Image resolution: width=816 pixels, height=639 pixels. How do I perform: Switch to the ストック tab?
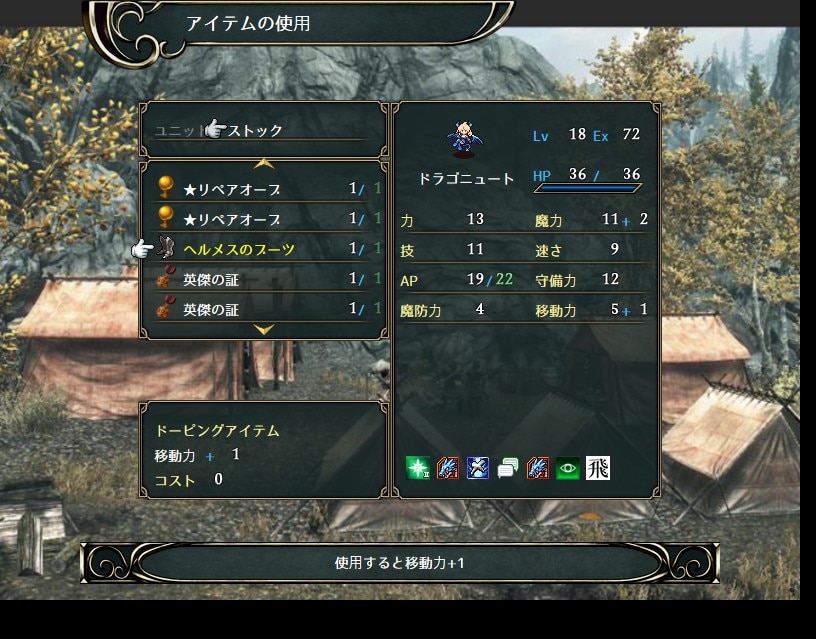point(256,131)
